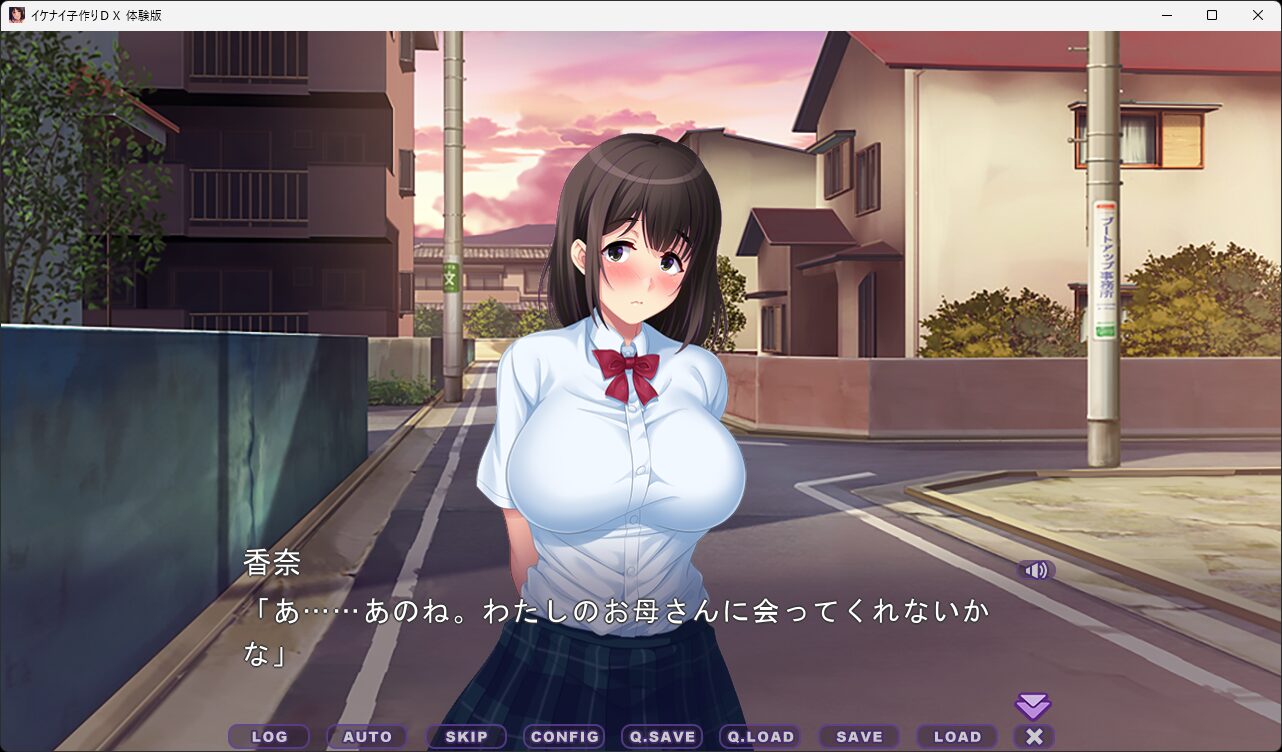
Task: Activate the SKIP button
Action: pos(466,737)
